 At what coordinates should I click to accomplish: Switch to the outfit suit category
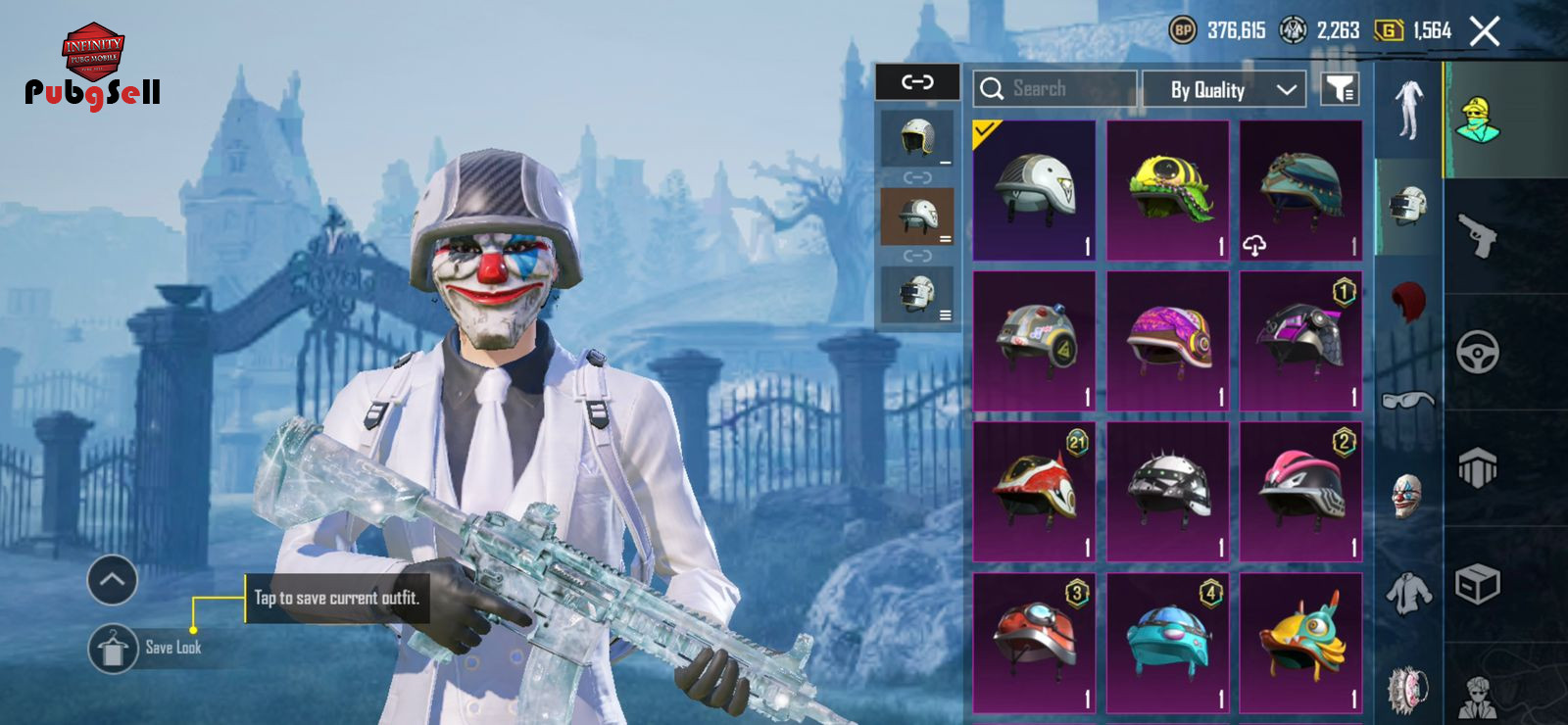(1408, 110)
